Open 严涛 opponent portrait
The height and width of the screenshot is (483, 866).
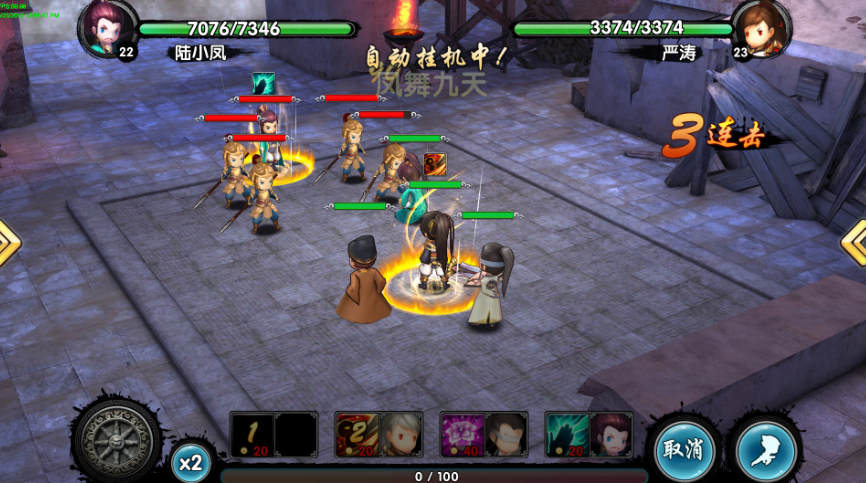coord(762,28)
